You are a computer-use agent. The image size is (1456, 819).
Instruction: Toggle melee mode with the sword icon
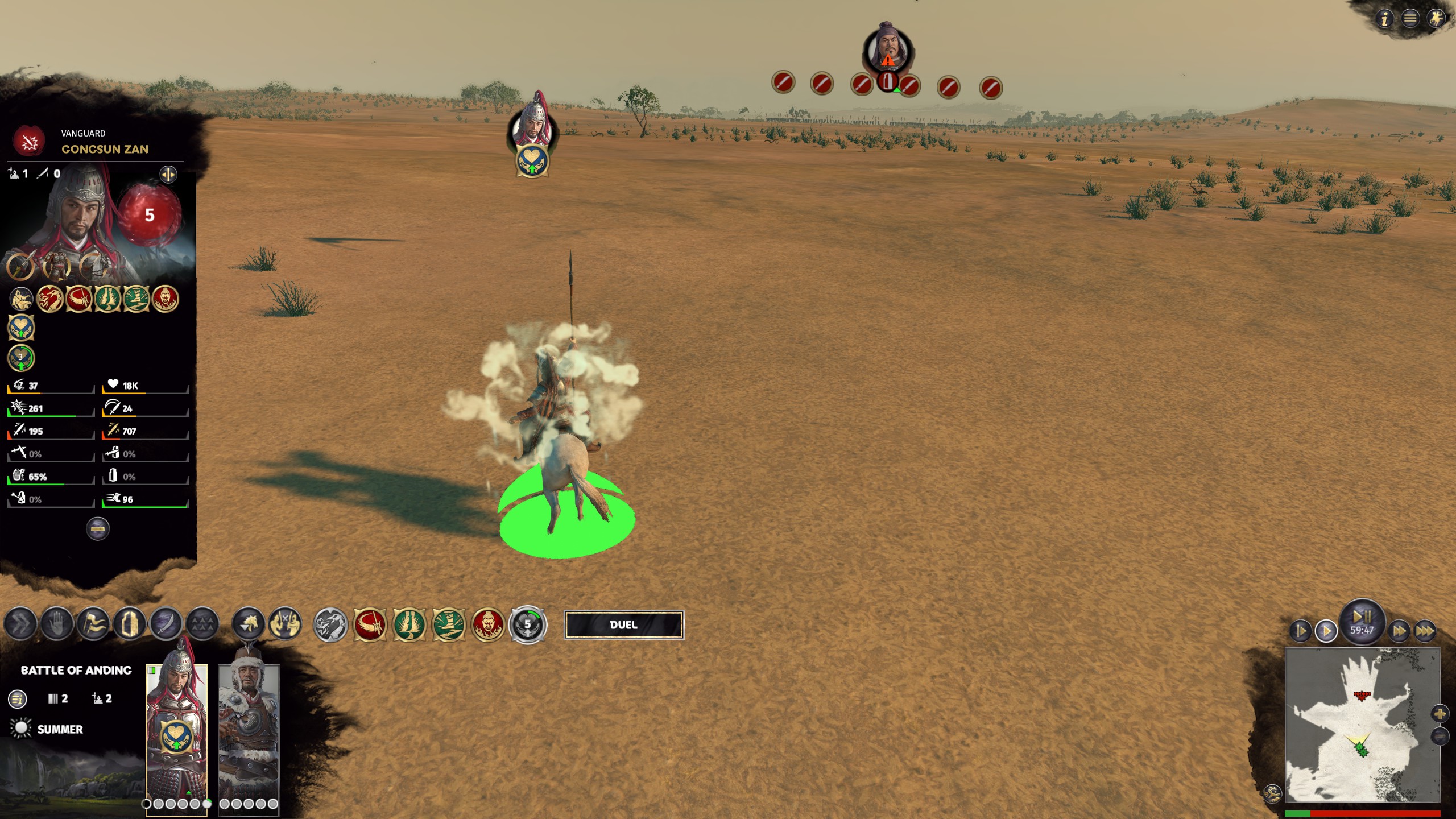coord(166,624)
